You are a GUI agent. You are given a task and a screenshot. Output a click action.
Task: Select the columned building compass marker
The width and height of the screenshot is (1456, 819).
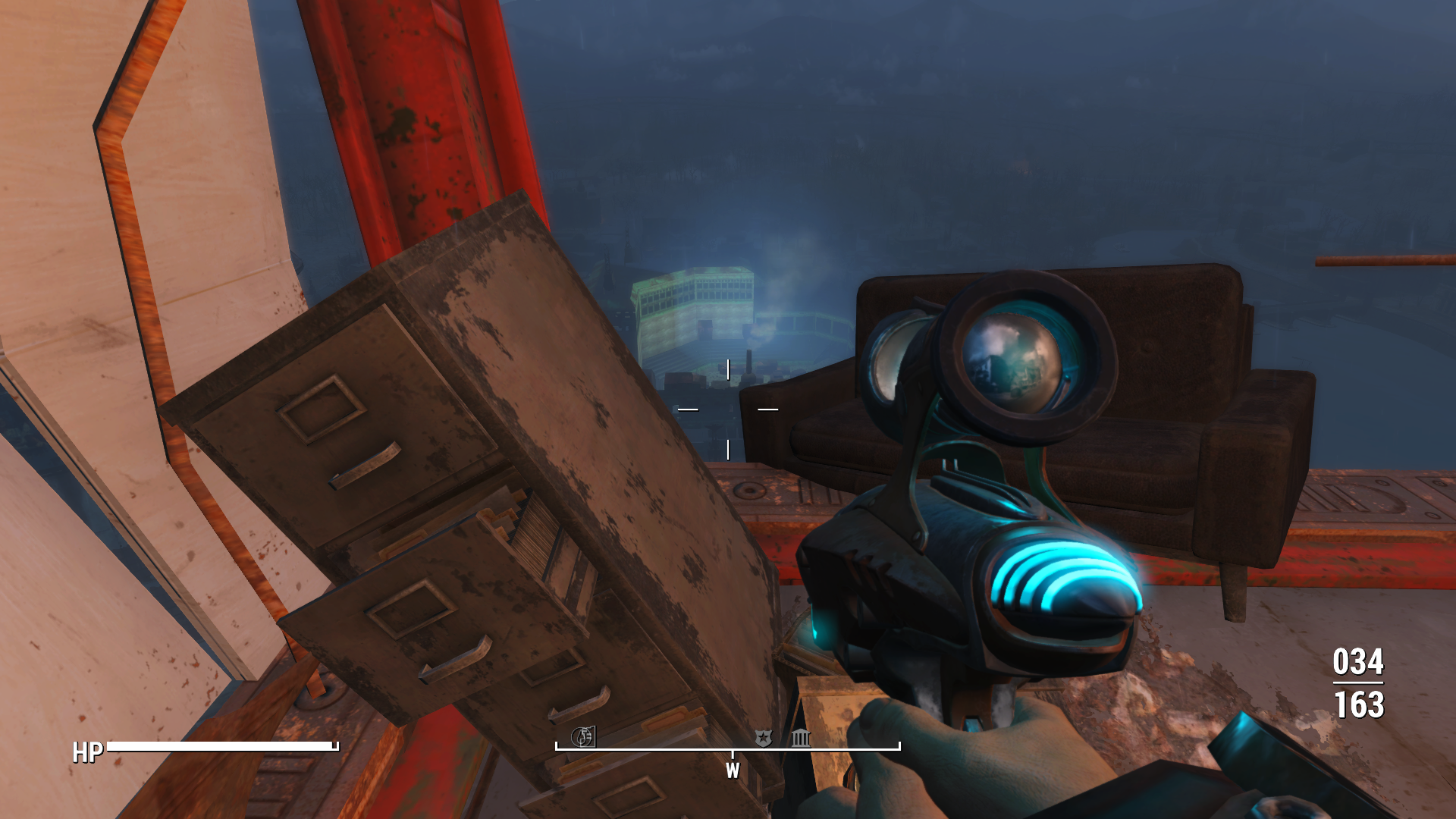(801, 737)
